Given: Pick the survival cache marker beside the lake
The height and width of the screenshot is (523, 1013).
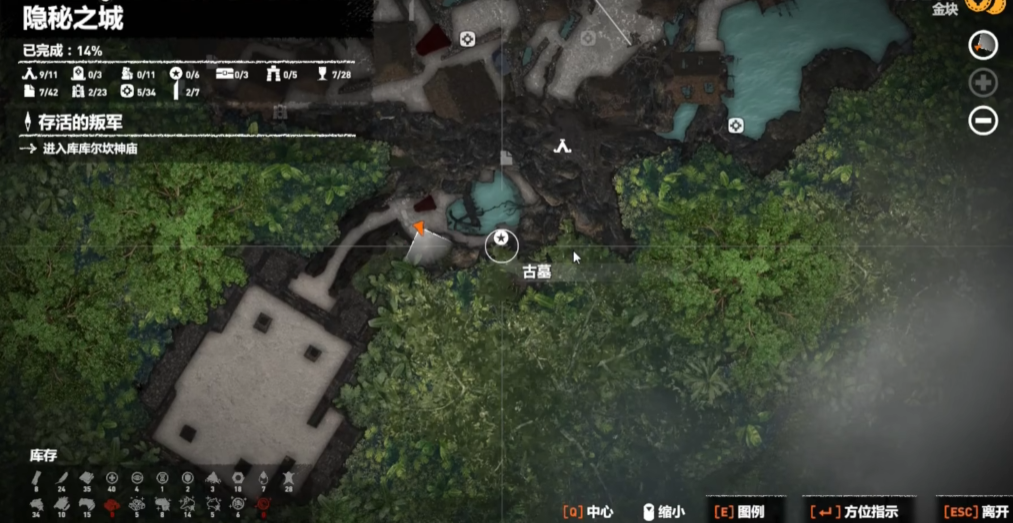Looking at the screenshot, I should 736,125.
